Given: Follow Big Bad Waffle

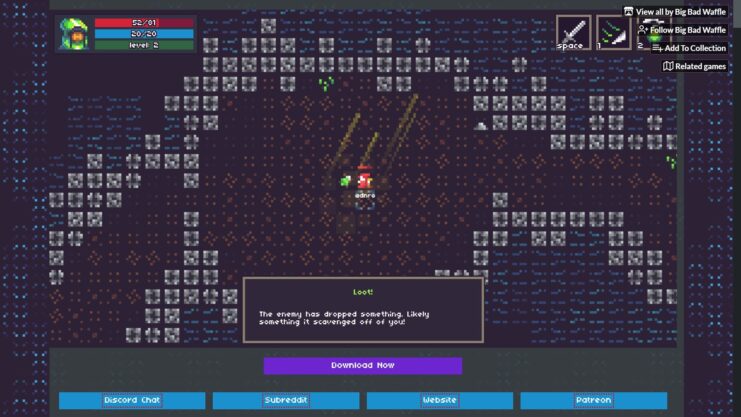Looking at the screenshot, I should (681, 30).
